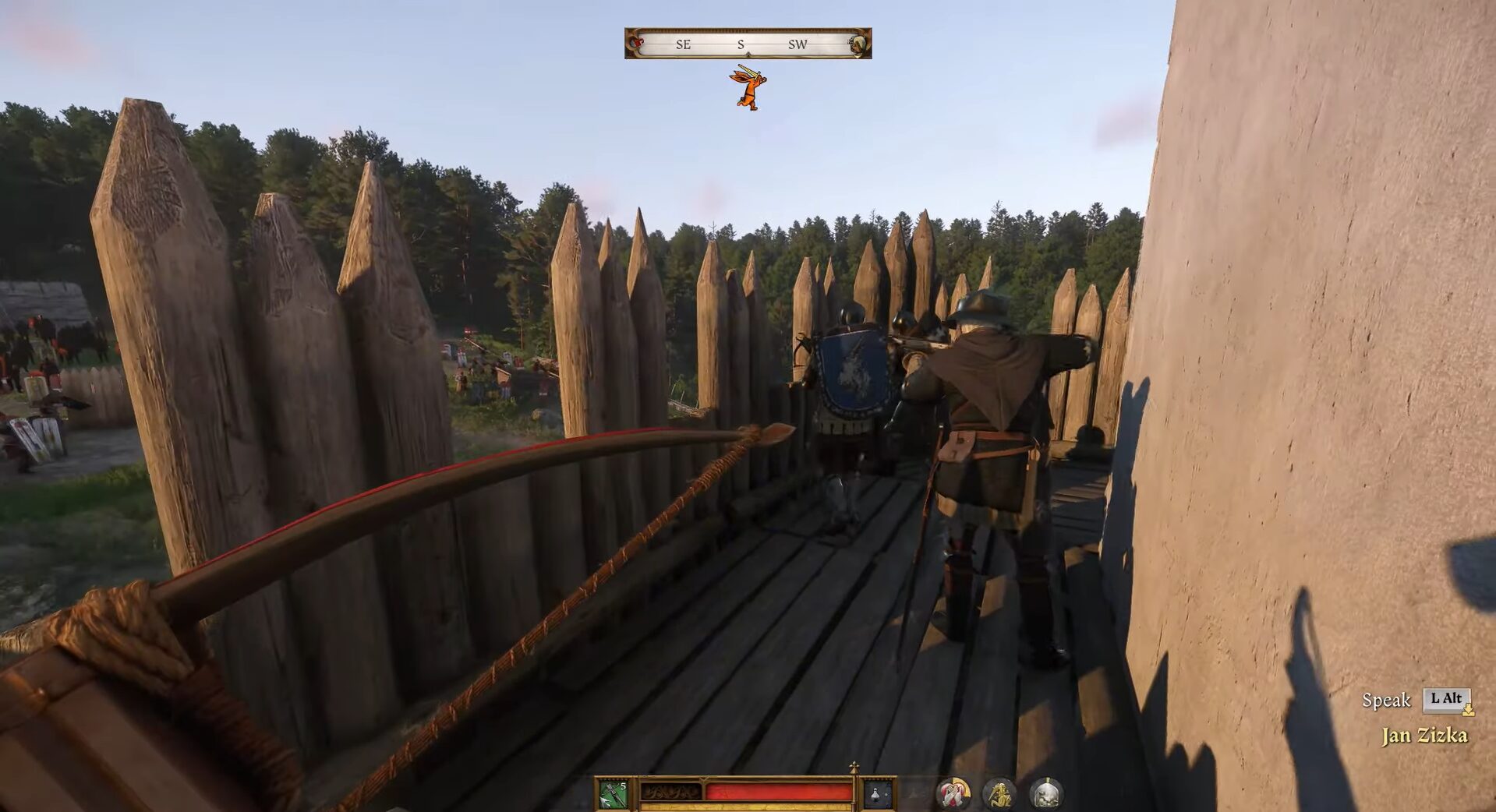Image resolution: width=1496 pixels, height=812 pixels.
Task: Click the red mug icon on the compass
Action: 636,44
